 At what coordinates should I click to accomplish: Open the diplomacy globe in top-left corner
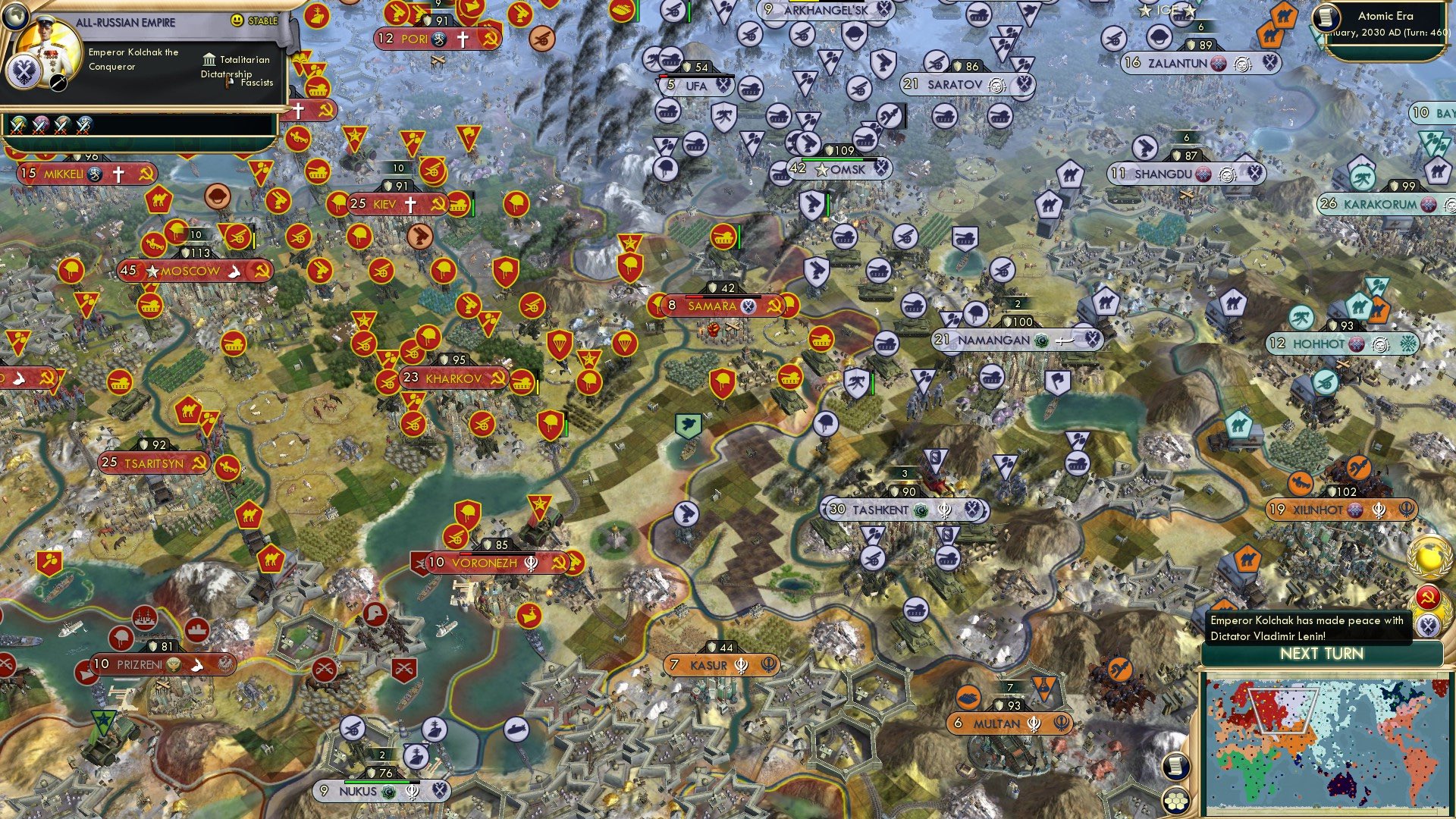coord(17,17)
